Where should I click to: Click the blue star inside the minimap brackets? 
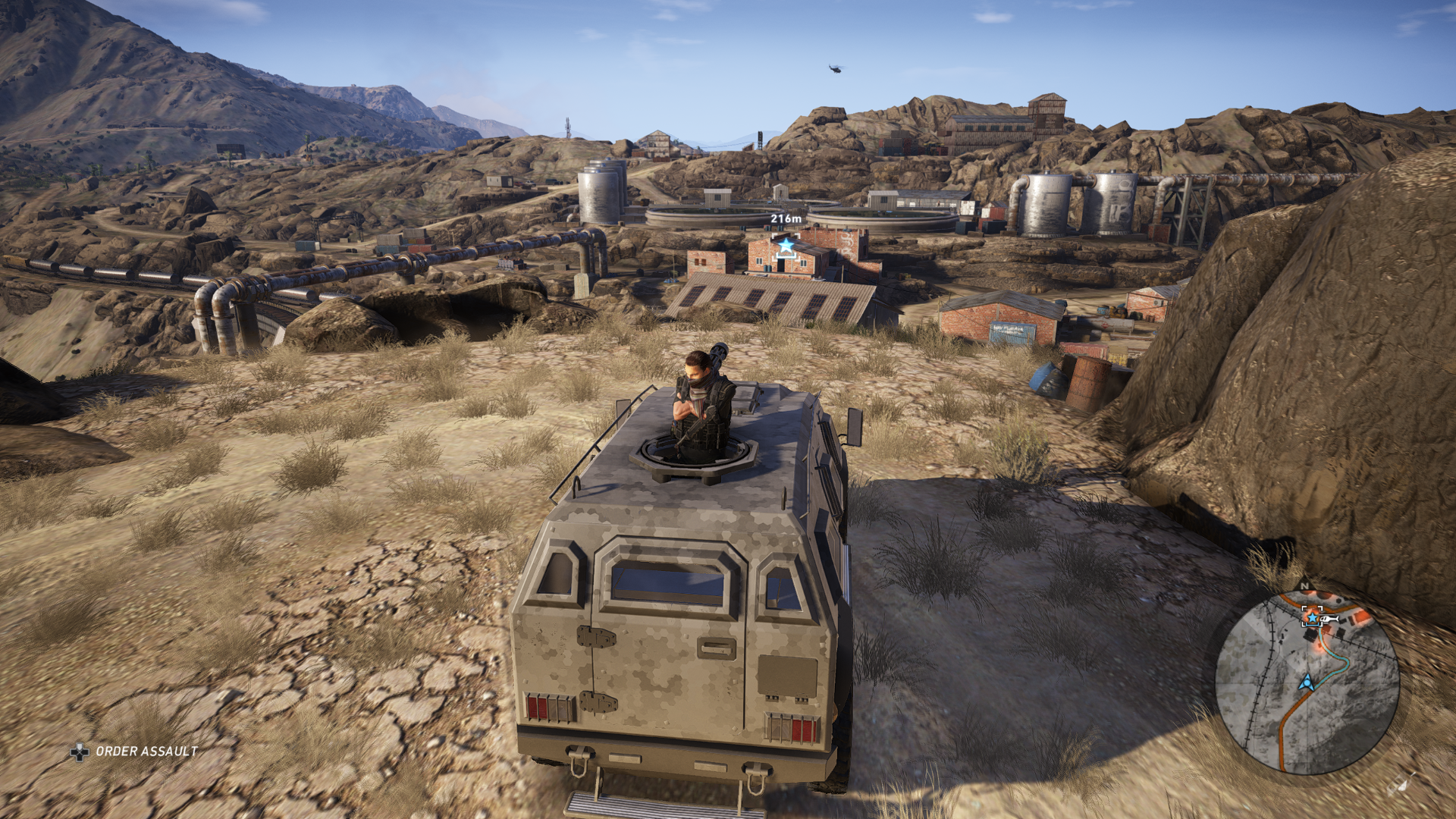1313,618
